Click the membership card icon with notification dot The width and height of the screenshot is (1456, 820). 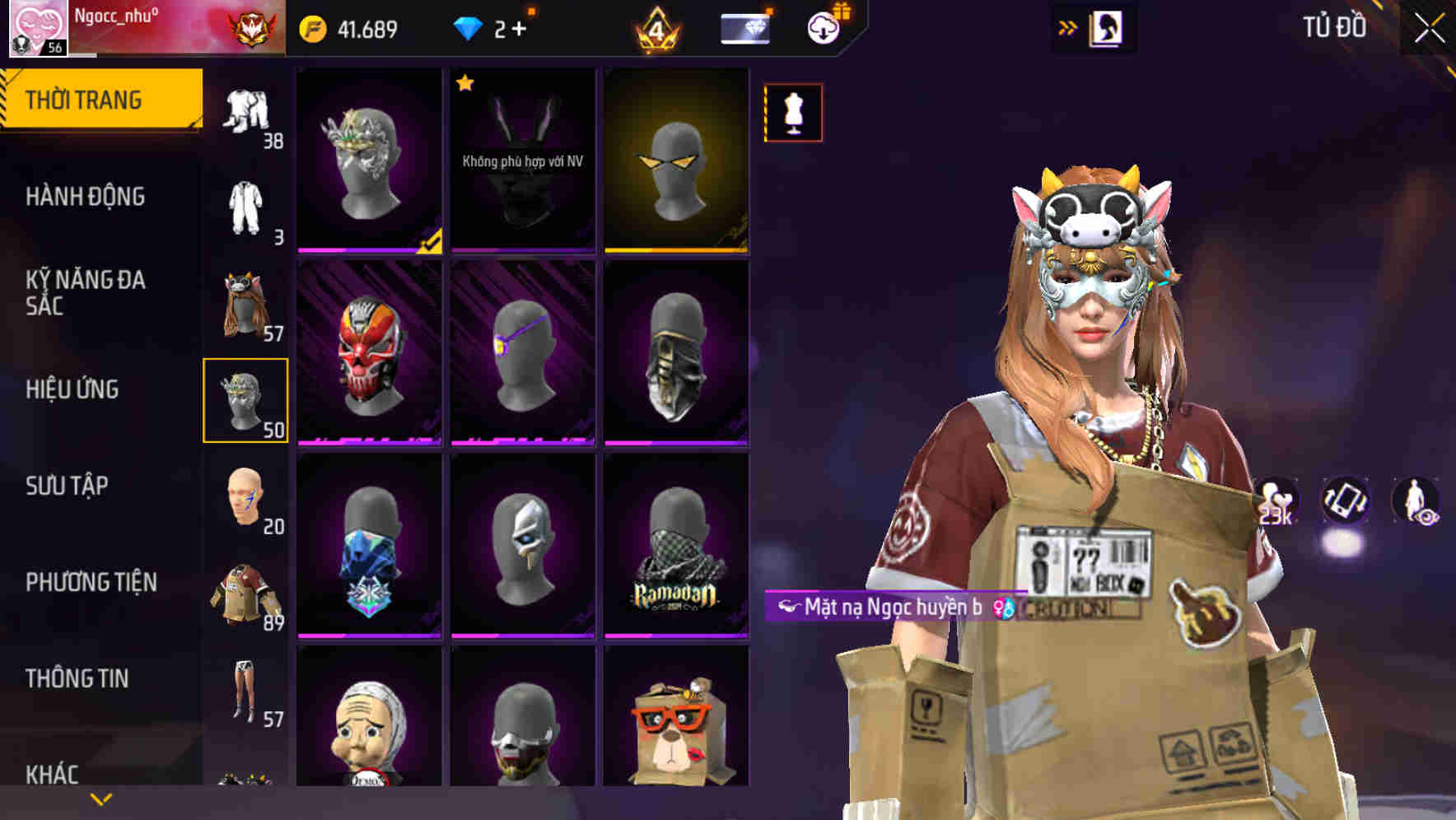pos(743,26)
